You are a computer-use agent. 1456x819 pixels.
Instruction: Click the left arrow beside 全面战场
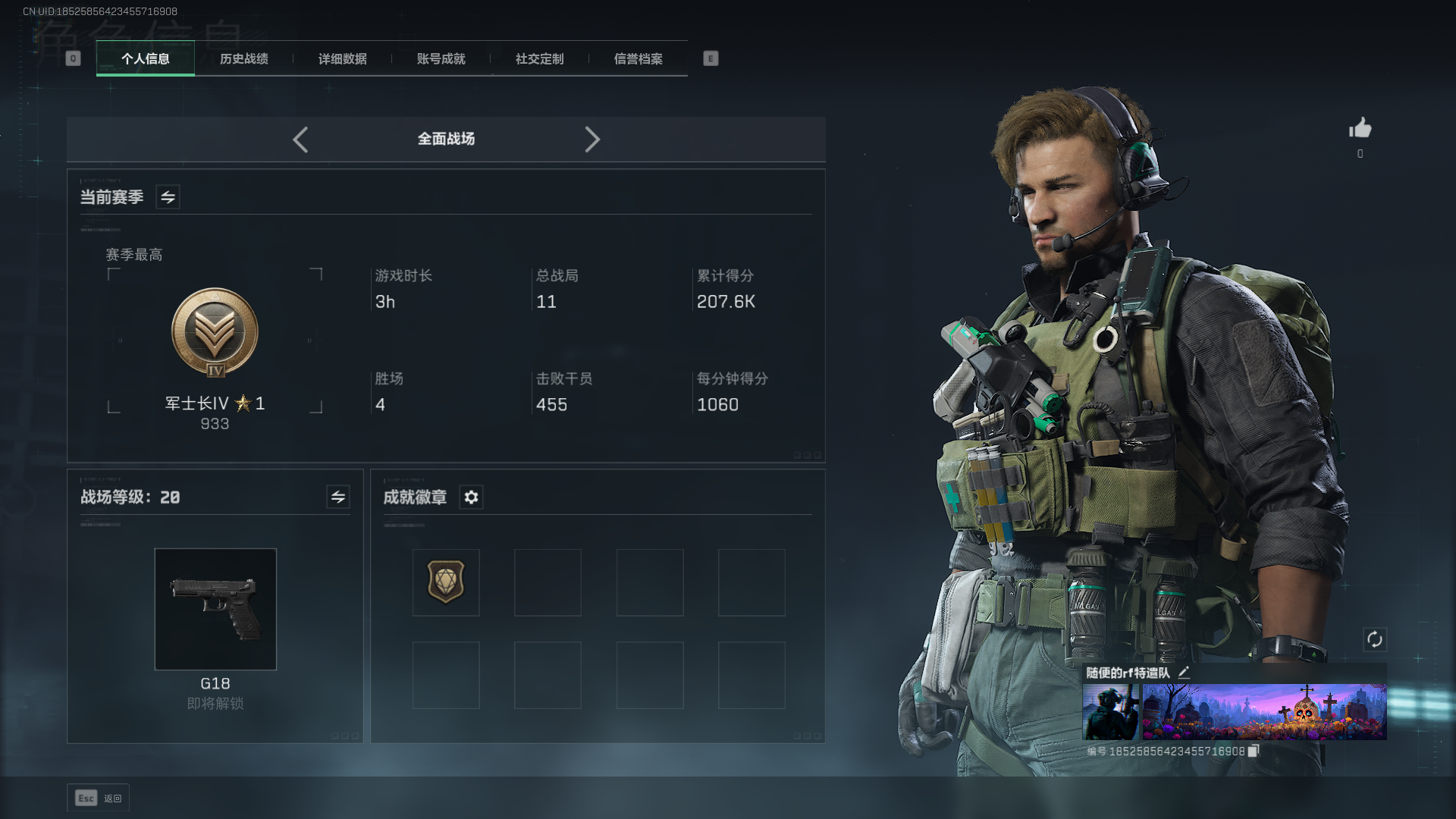coord(300,140)
